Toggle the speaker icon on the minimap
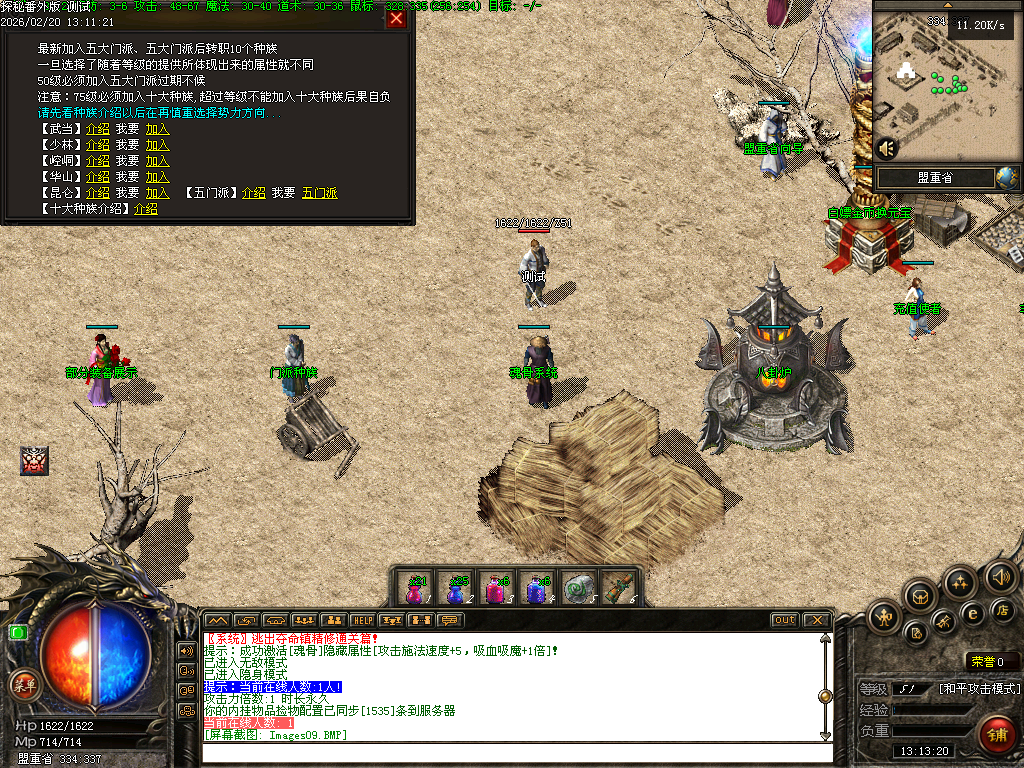Screen dimensions: 1024x768 click(x=886, y=149)
